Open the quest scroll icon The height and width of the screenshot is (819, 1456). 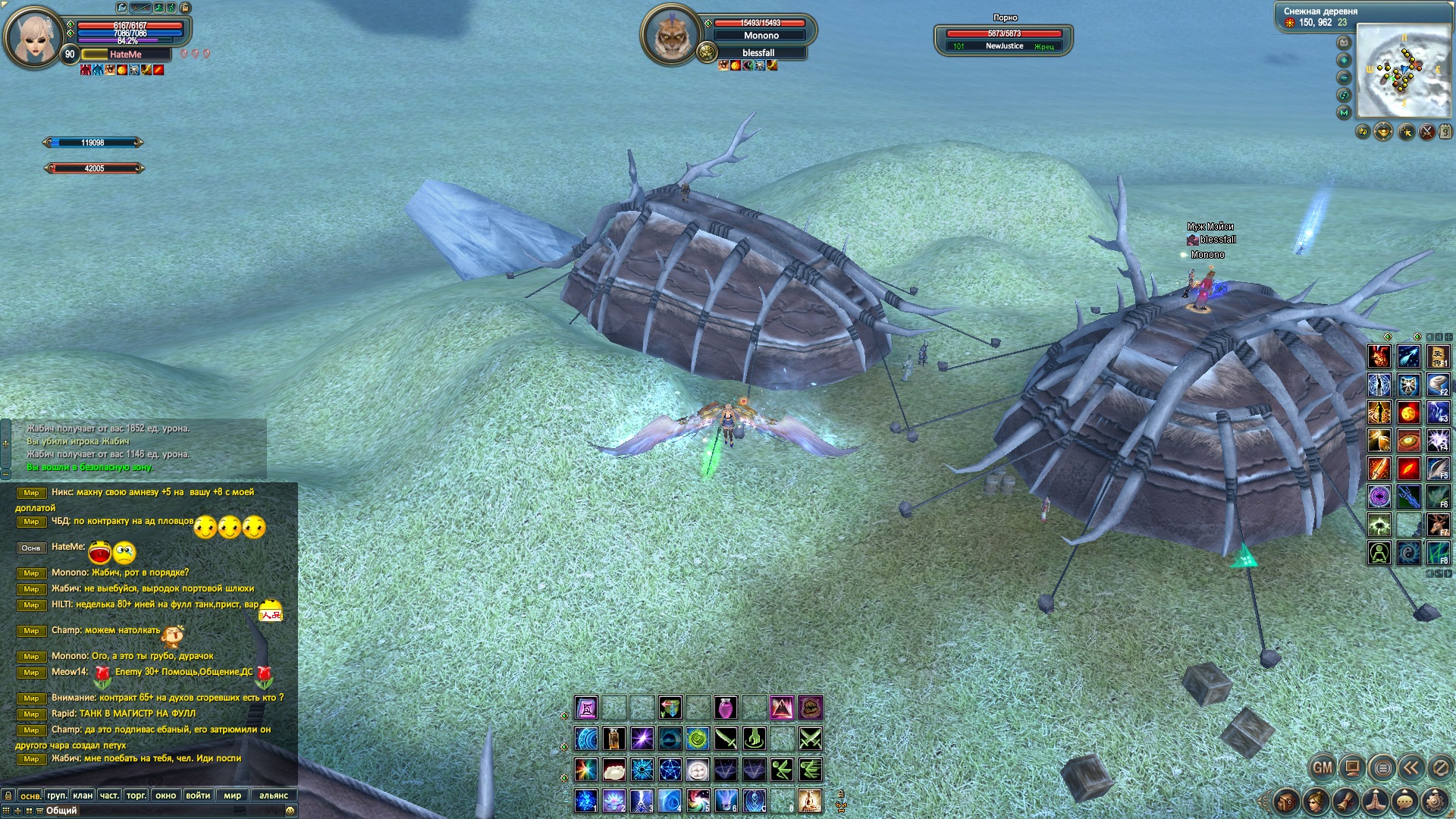coord(1346,801)
